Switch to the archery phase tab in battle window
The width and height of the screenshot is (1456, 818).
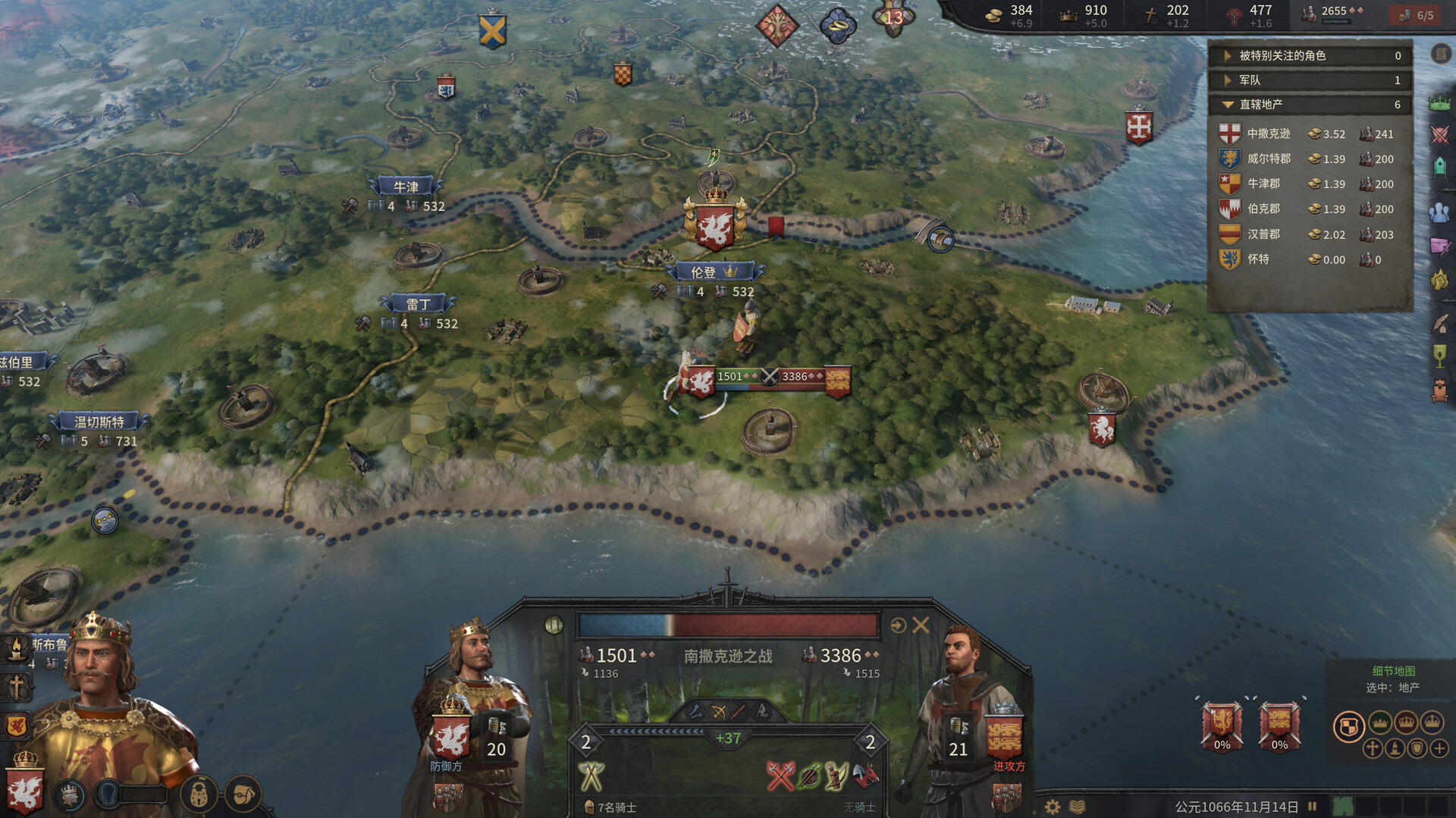(718, 712)
